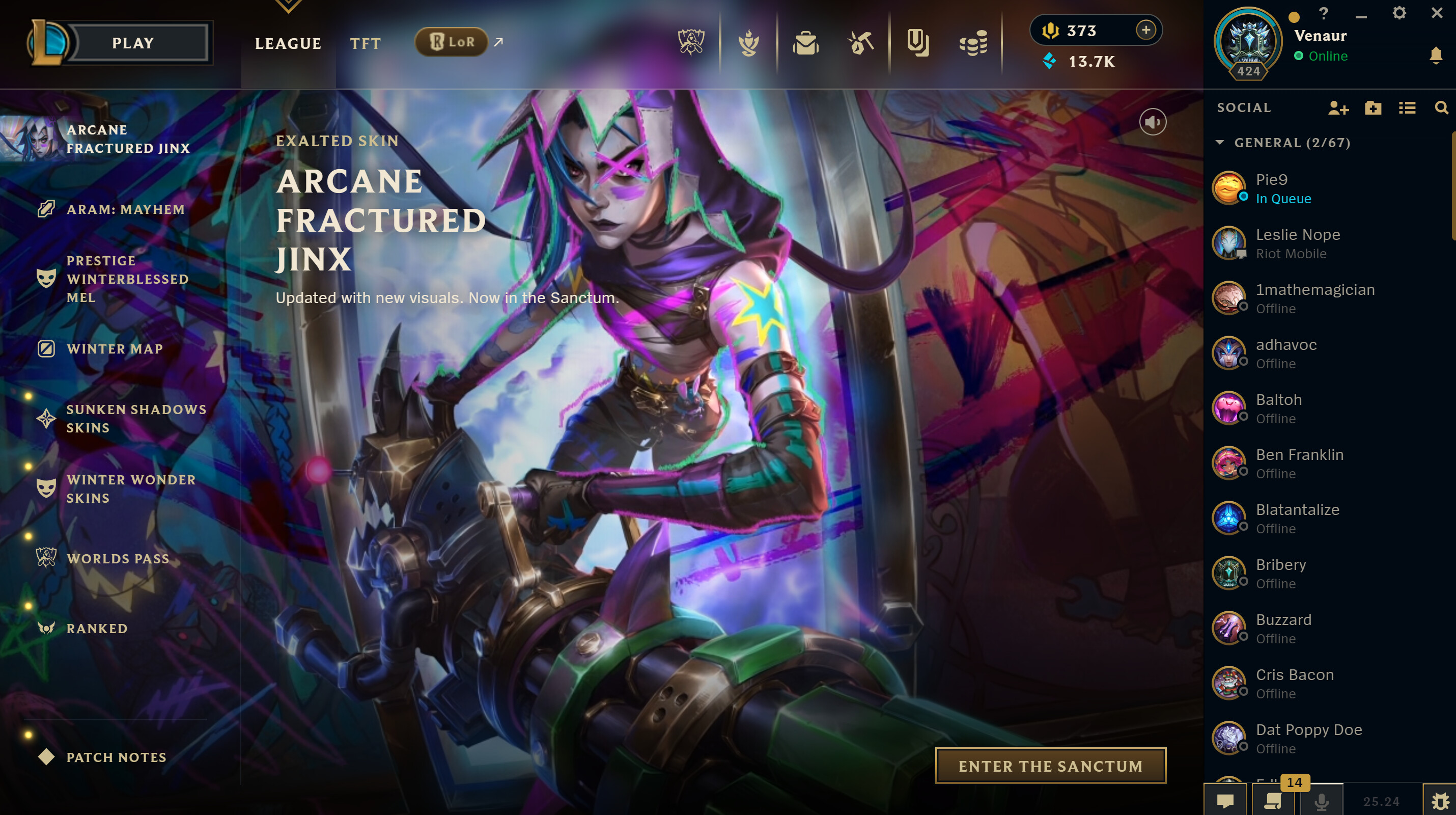1456x815 pixels.
Task: Open the Worlds Pass entry
Action: point(118,559)
